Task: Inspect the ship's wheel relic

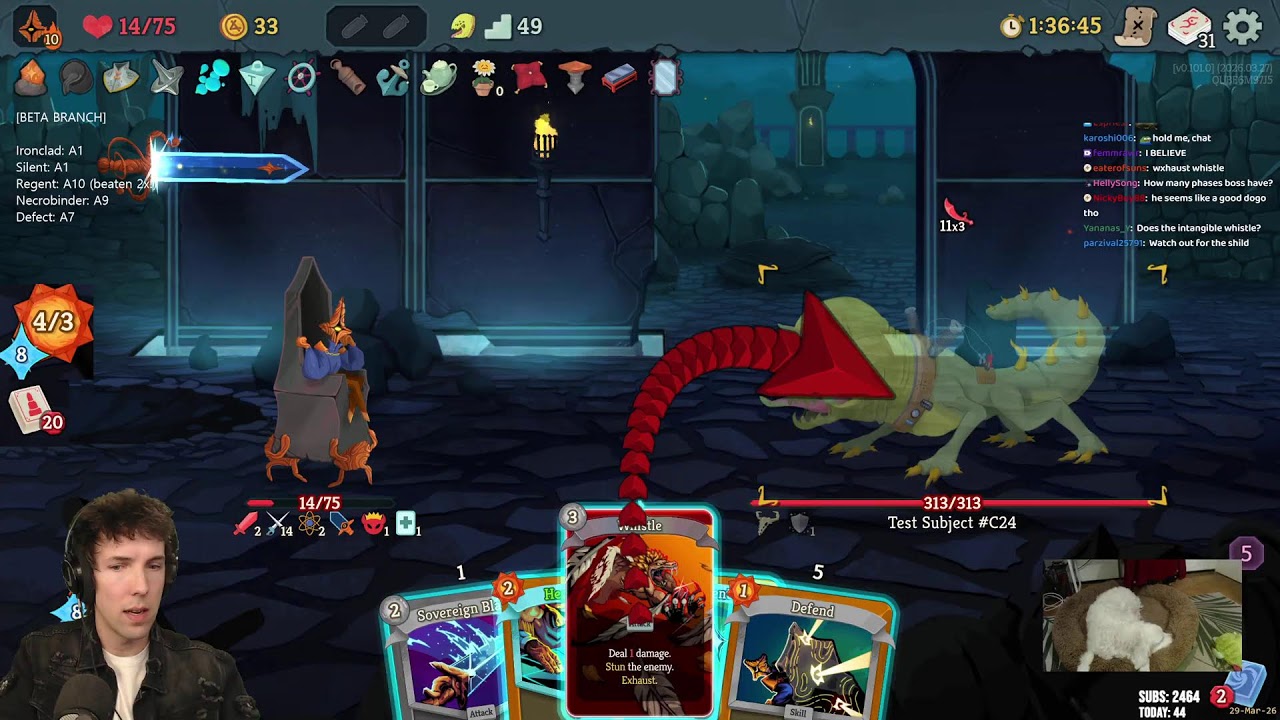Action: 301,78
